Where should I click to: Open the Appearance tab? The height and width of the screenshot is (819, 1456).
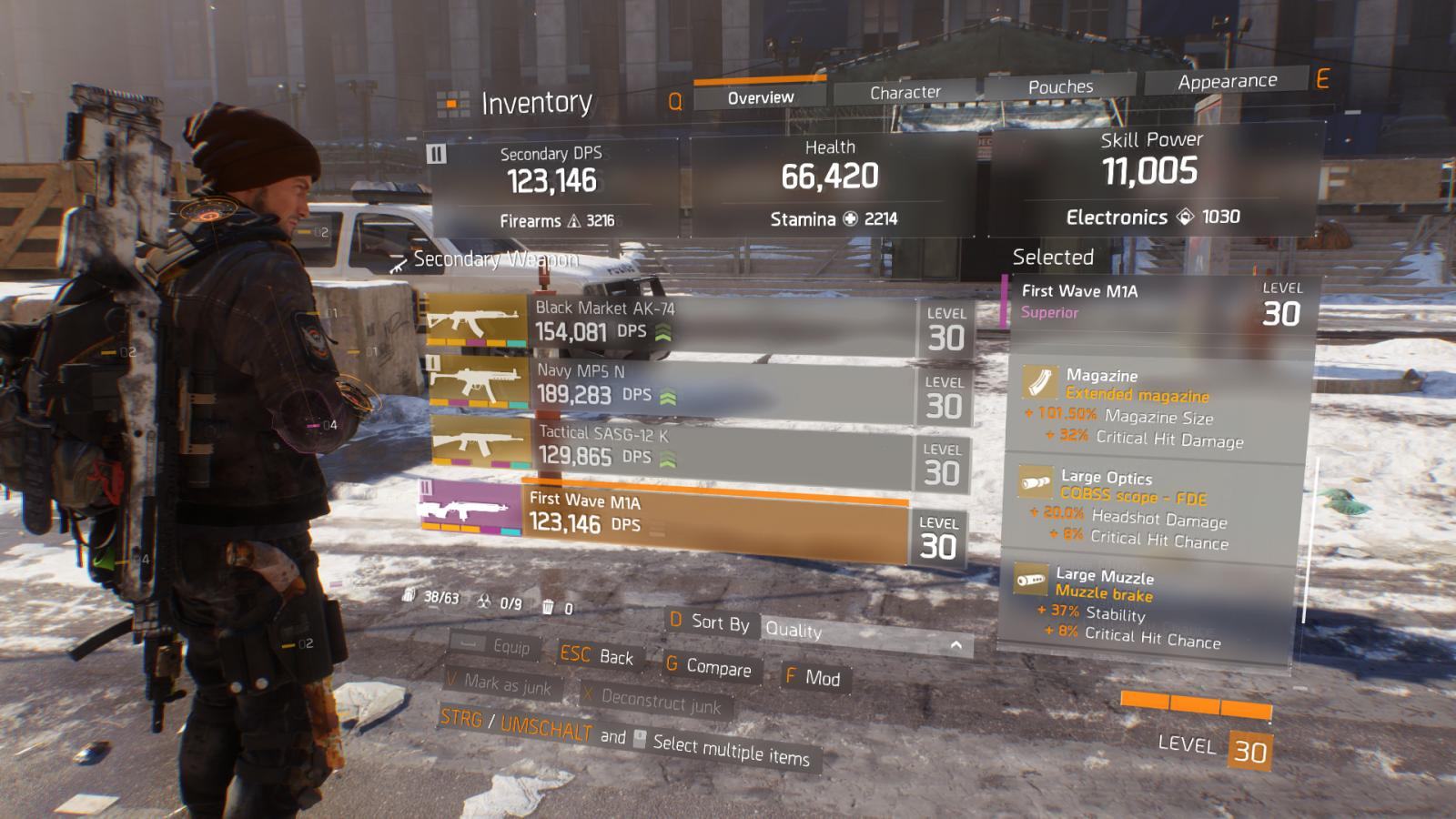point(1227,82)
